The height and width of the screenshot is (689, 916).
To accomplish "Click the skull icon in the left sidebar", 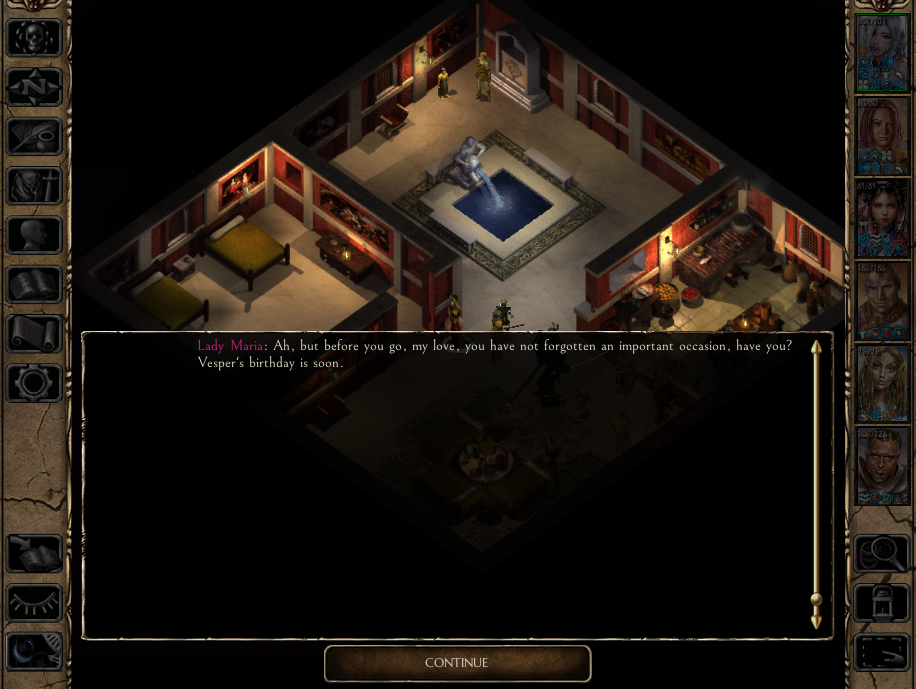I will 35,38.
